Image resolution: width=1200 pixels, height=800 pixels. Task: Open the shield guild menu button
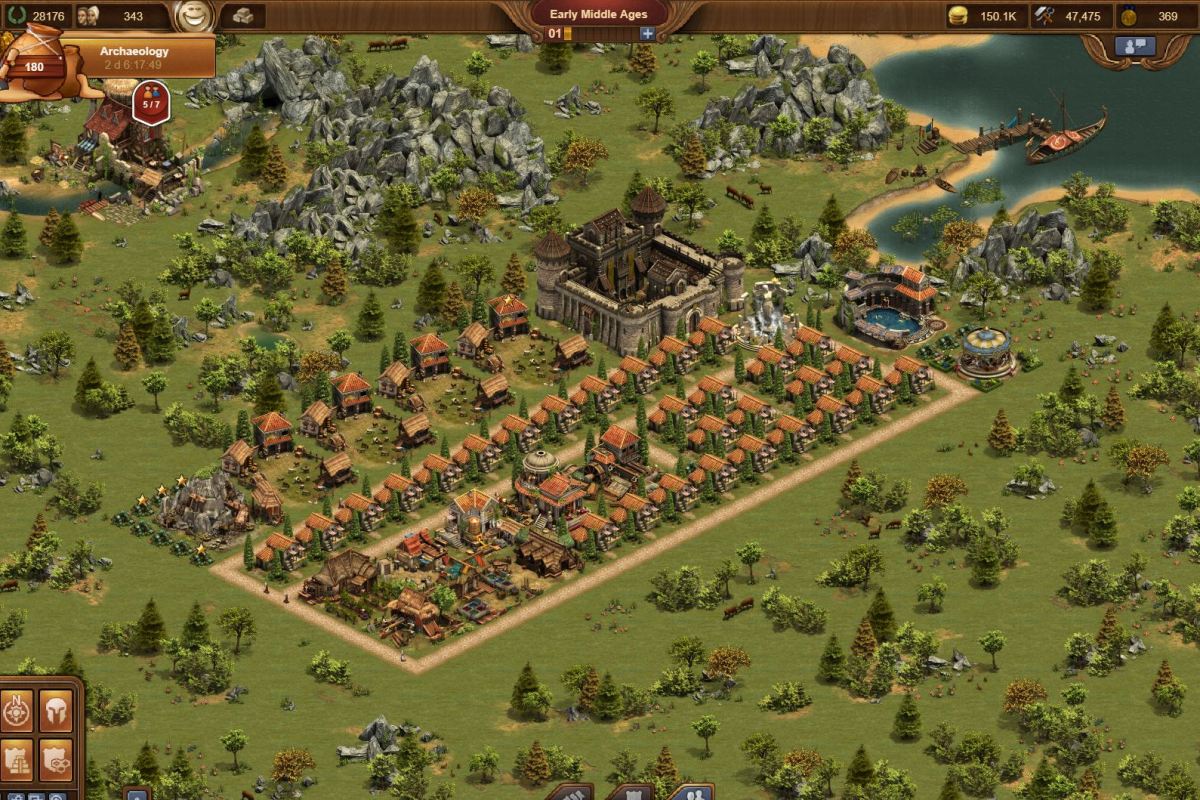(55, 758)
